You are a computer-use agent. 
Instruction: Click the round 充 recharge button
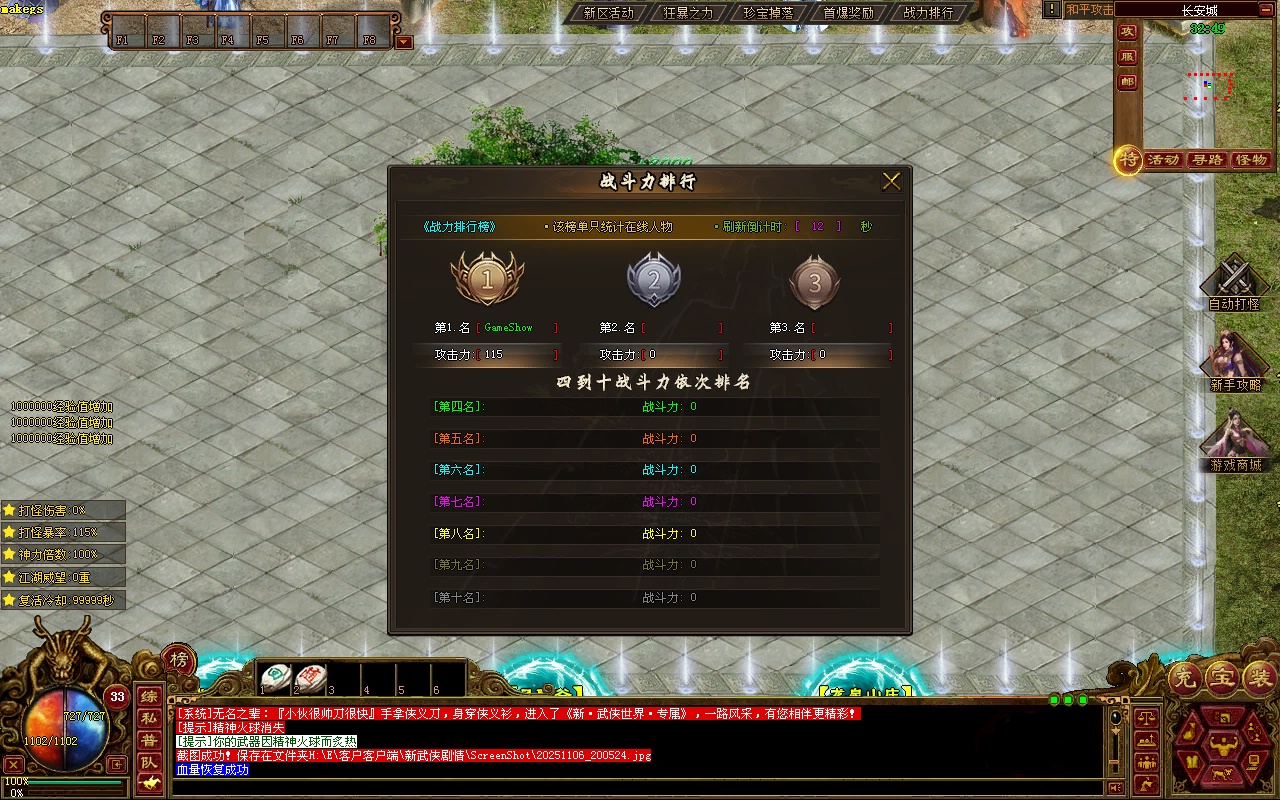click(1186, 679)
